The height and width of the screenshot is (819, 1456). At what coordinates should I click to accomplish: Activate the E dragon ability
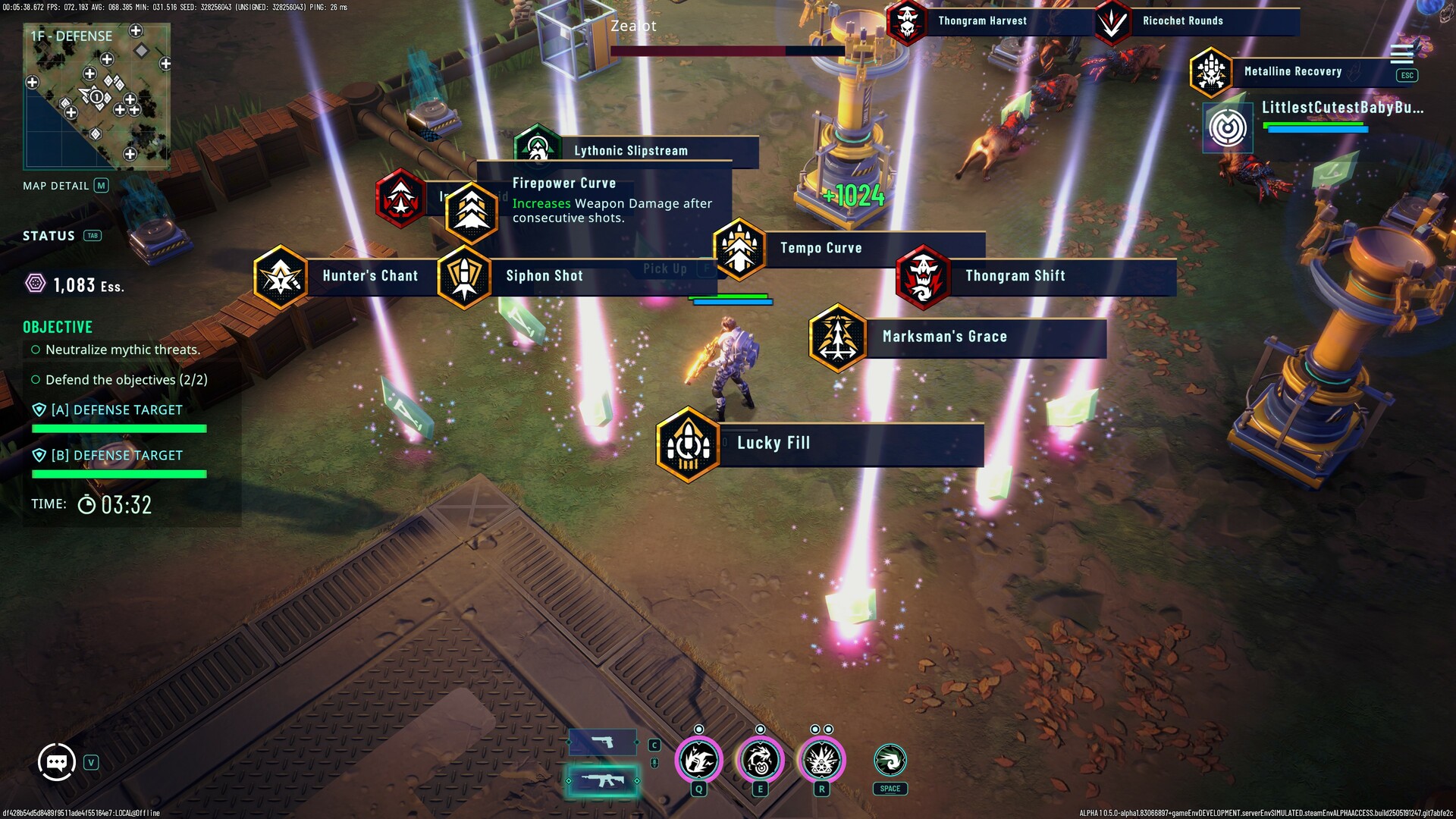click(760, 760)
